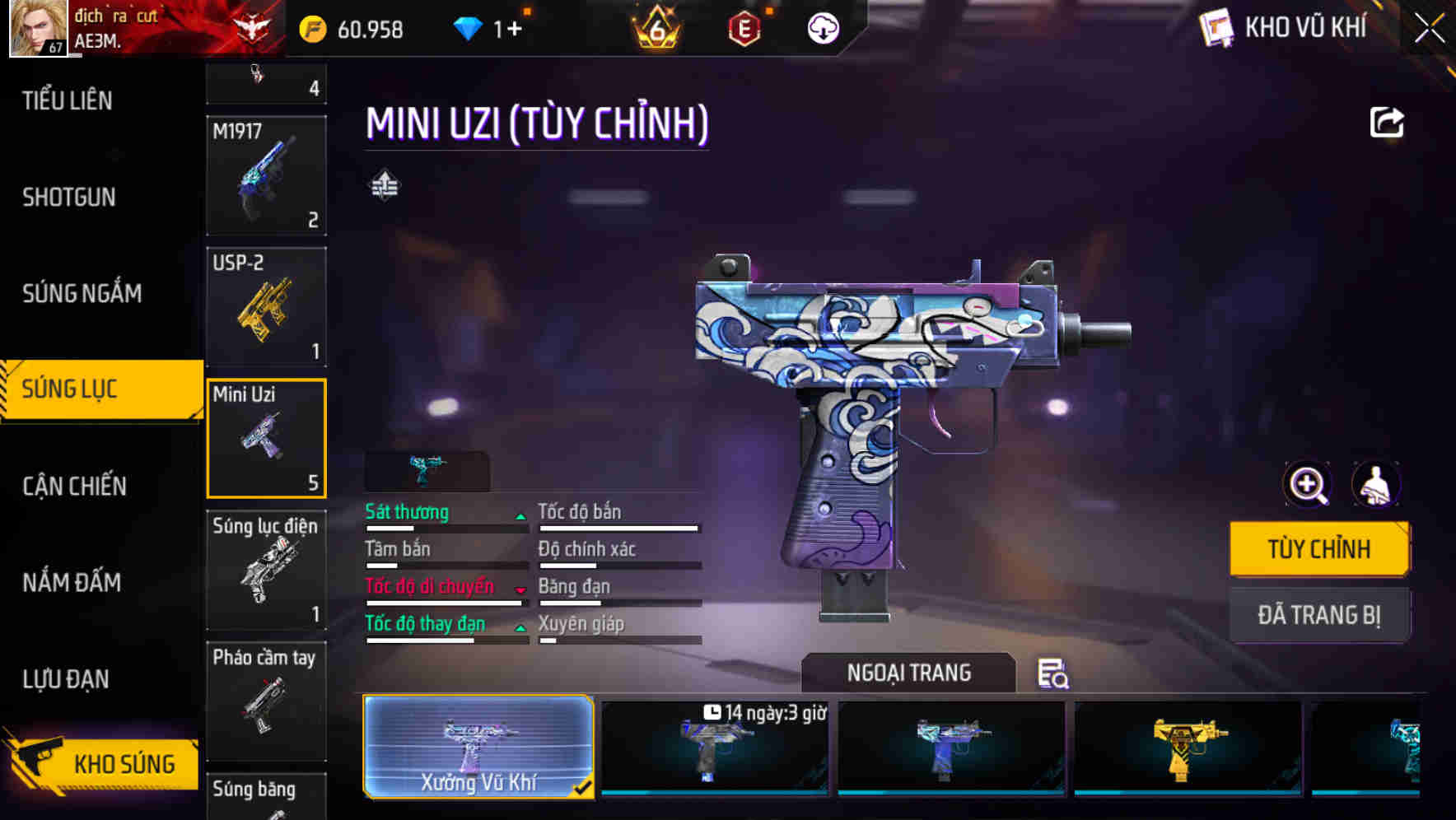Open the Cận Chiến weapon category
This screenshot has height=820, width=1456.
pos(74,486)
